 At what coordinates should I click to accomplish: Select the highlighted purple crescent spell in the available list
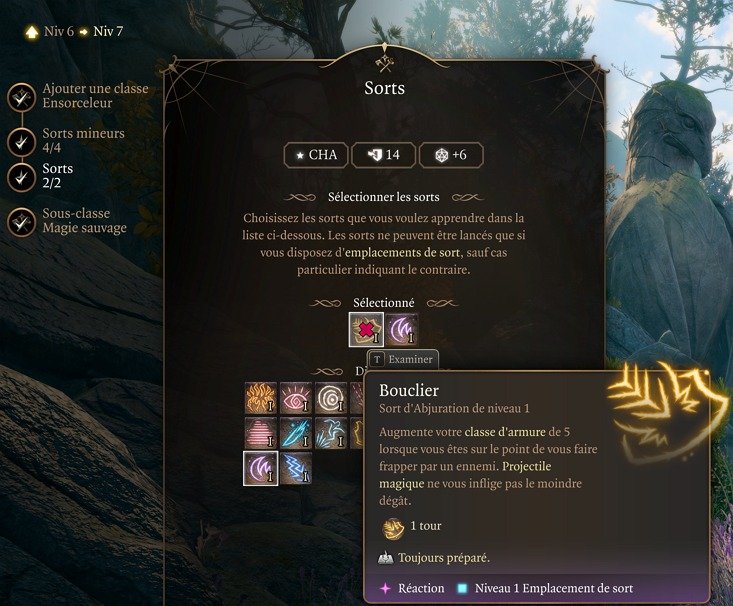tap(261, 468)
